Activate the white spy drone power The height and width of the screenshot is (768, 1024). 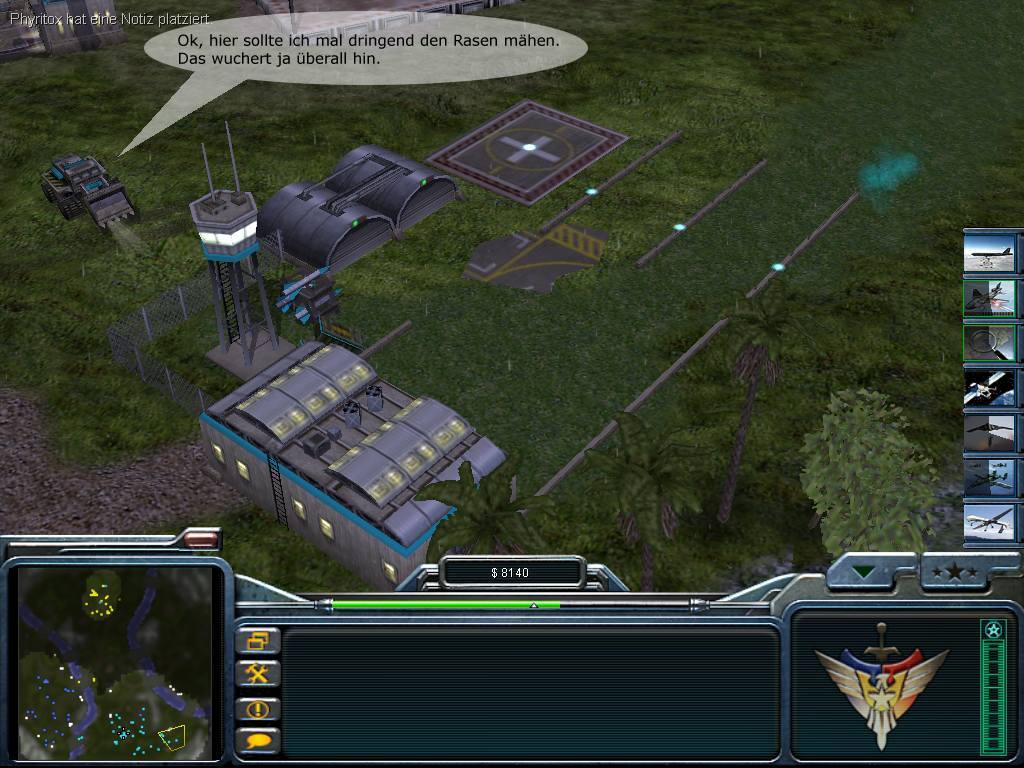(989, 523)
